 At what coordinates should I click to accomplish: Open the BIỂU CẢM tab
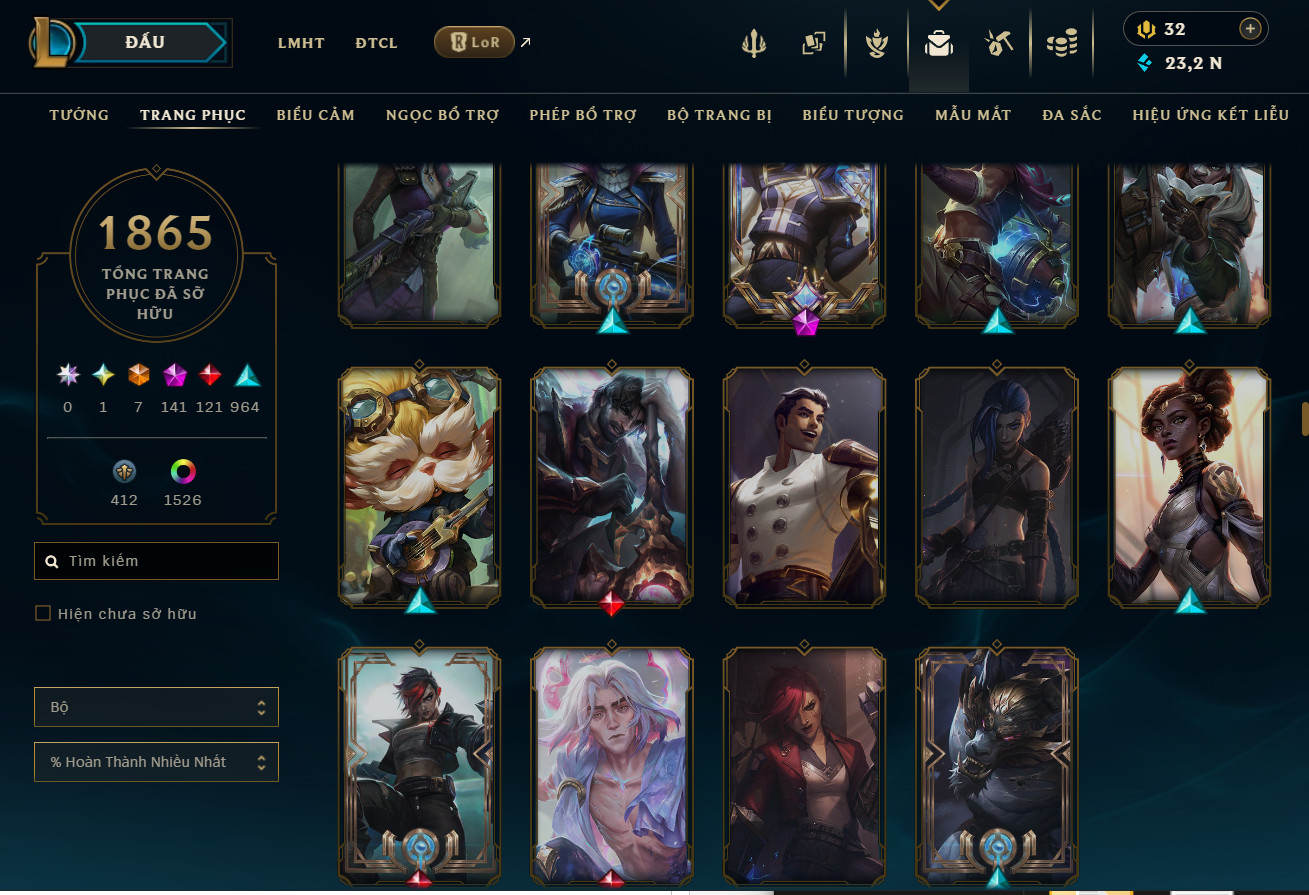[x=316, y=115]
